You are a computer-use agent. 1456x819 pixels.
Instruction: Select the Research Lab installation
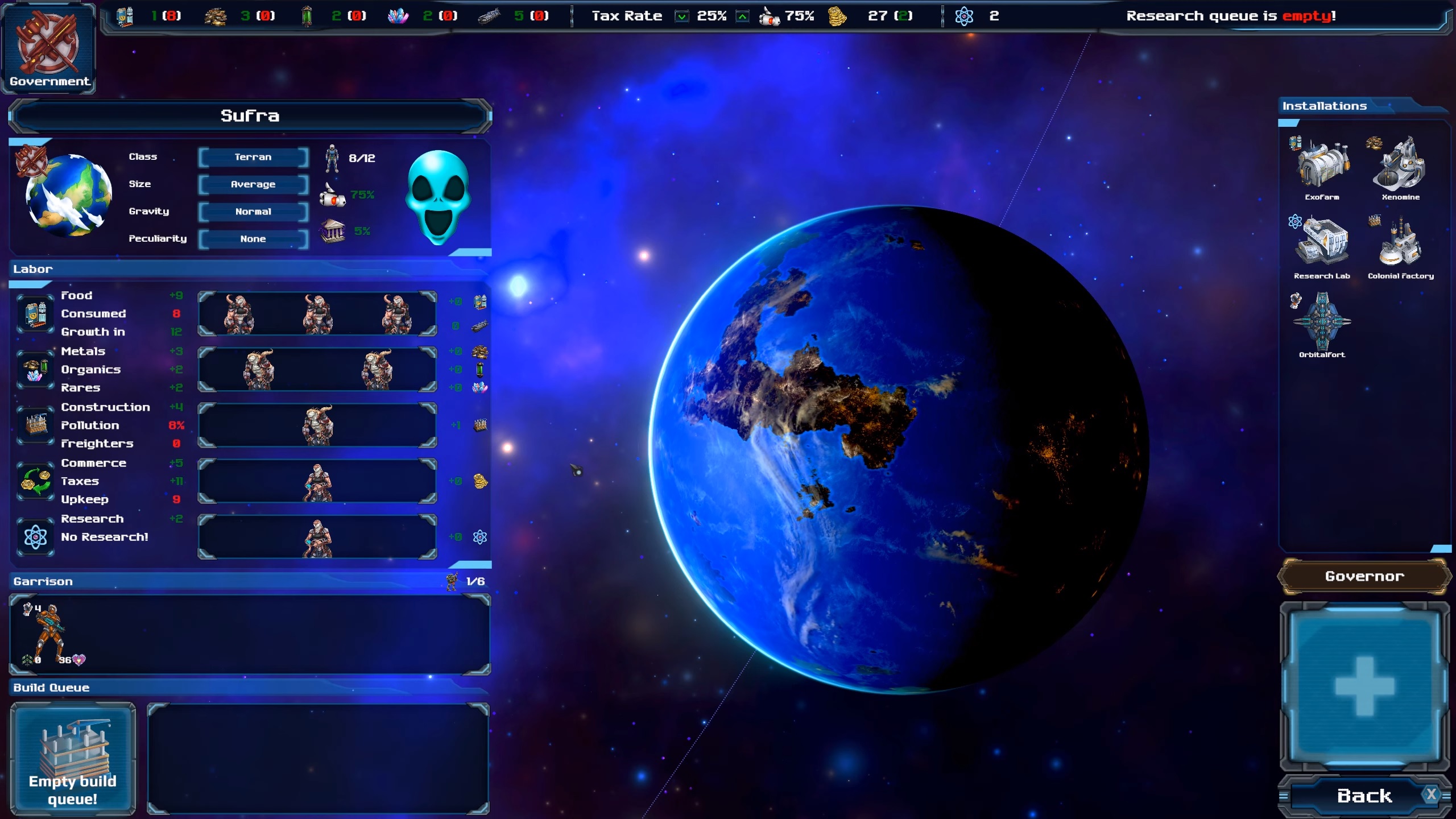click(x=1322, y=246)
